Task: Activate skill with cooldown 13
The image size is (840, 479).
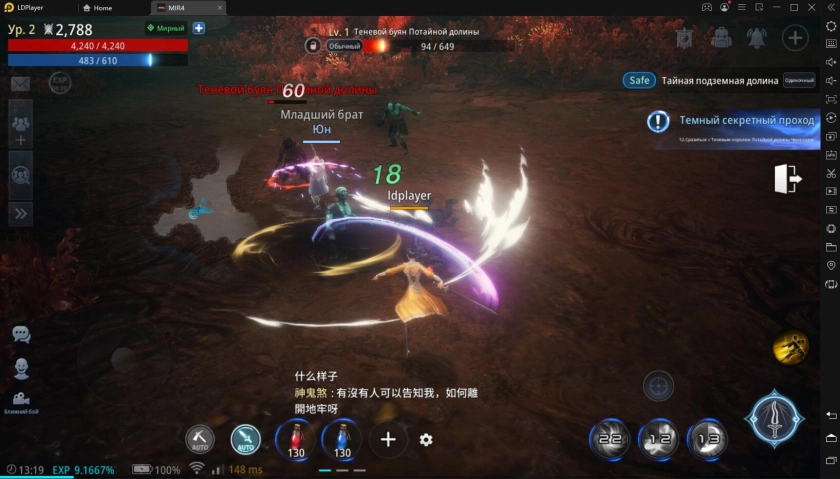Action: [707, 438]
